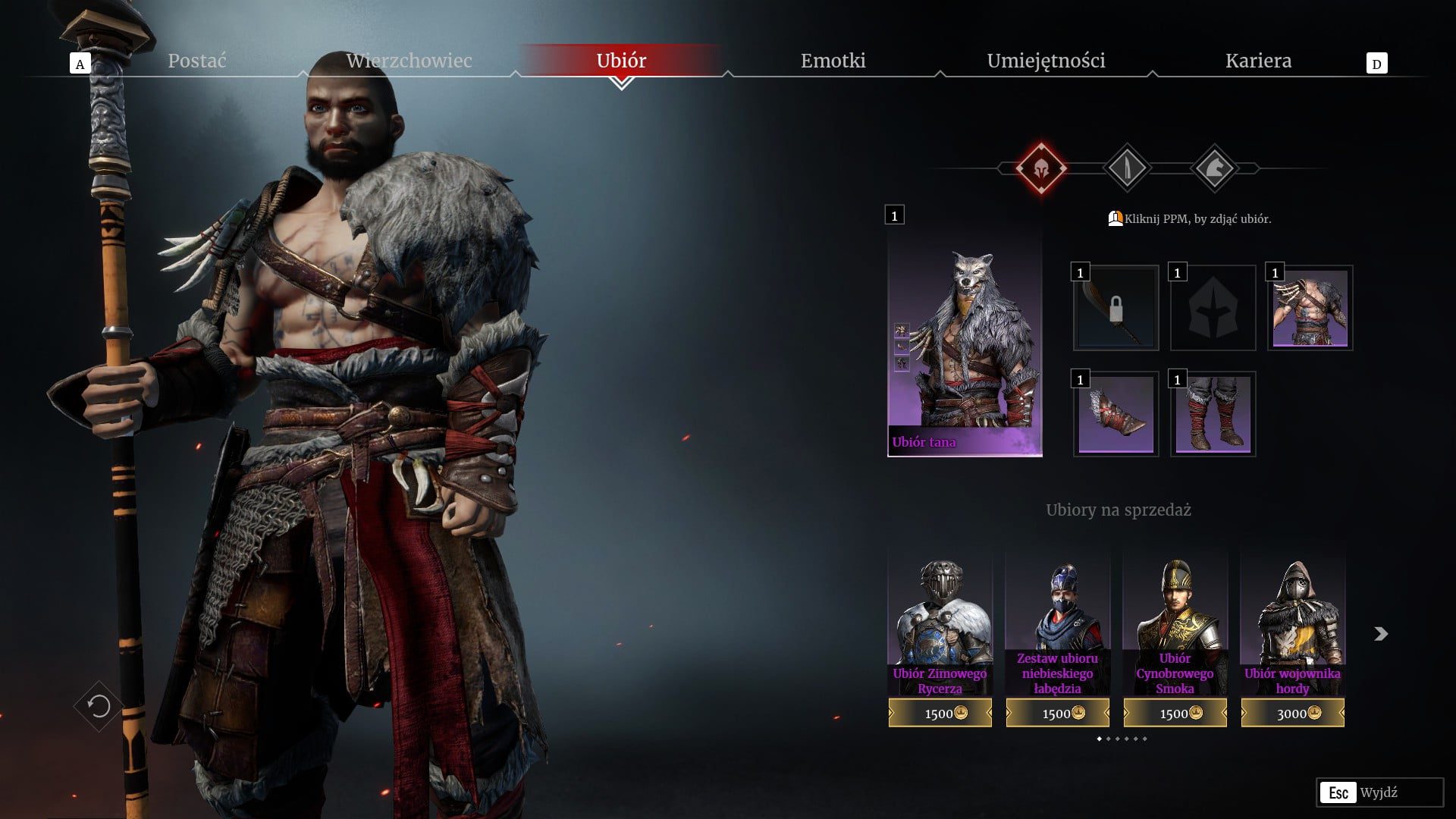
Task: Pick the red-wrapped boots slot
Action: tap(1213, 414)
